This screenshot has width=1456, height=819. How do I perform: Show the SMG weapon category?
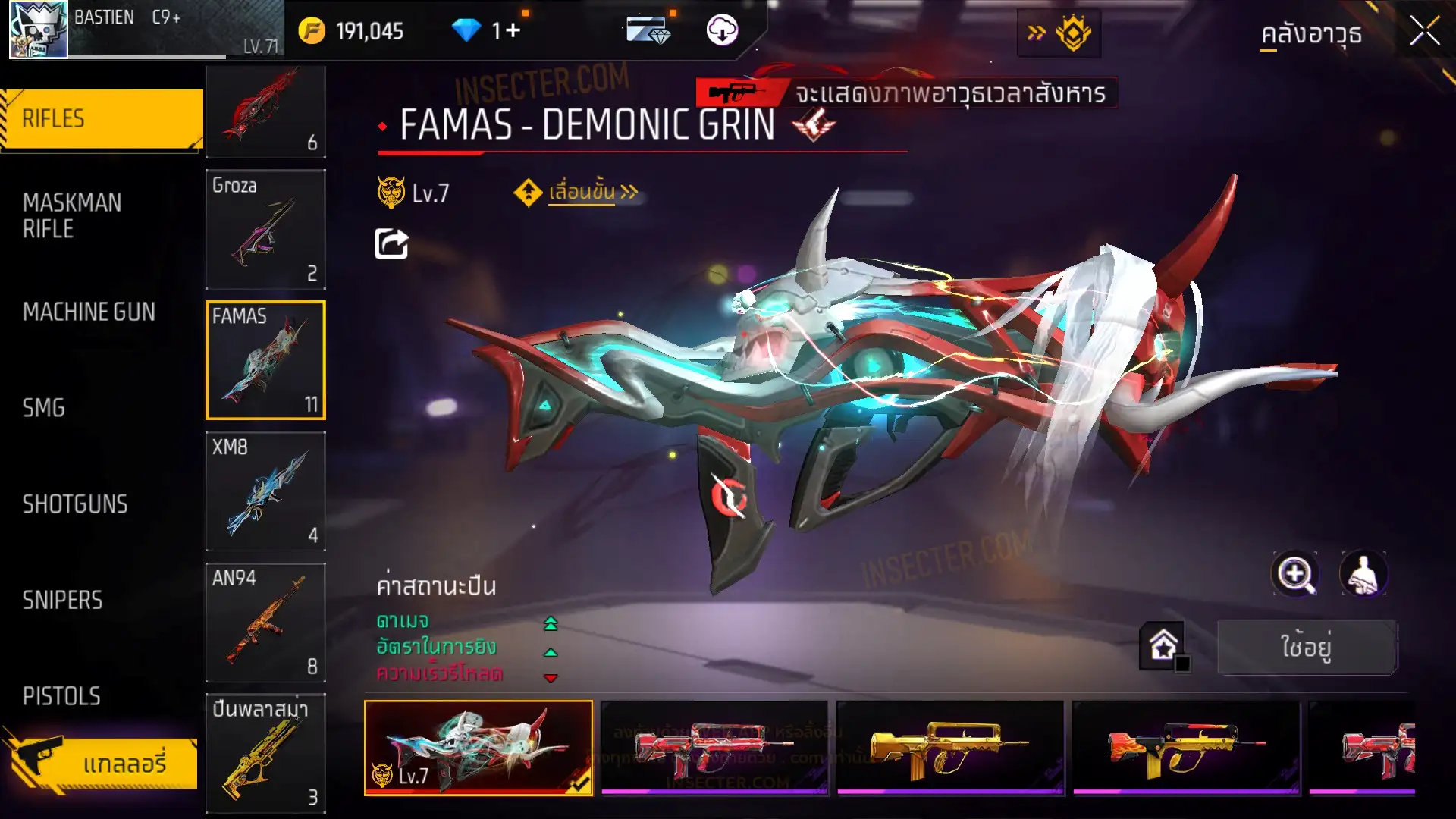pyautogui.click(x=44, y=408)
